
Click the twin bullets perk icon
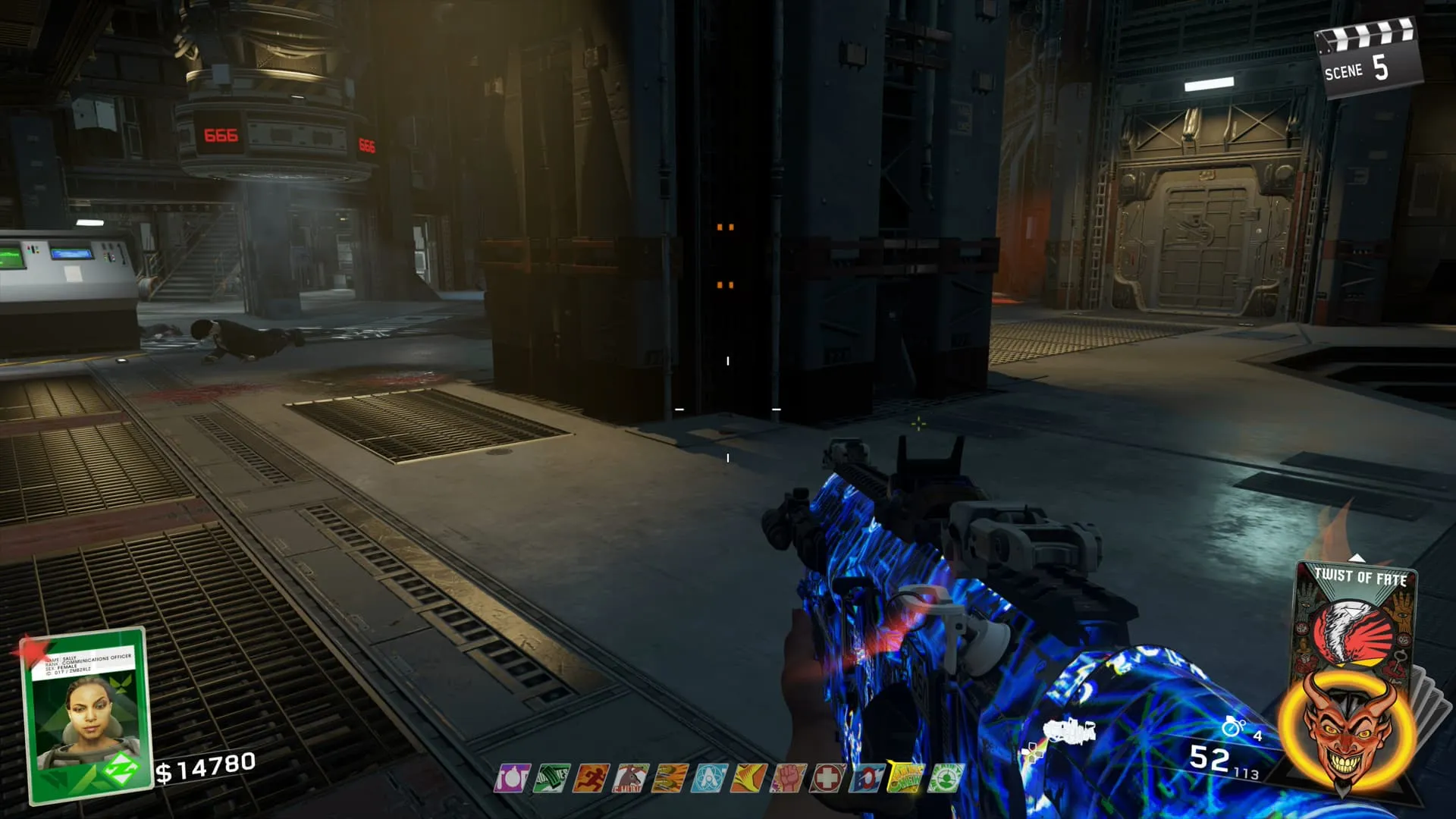pyautogui.click(x=670, y=778)
